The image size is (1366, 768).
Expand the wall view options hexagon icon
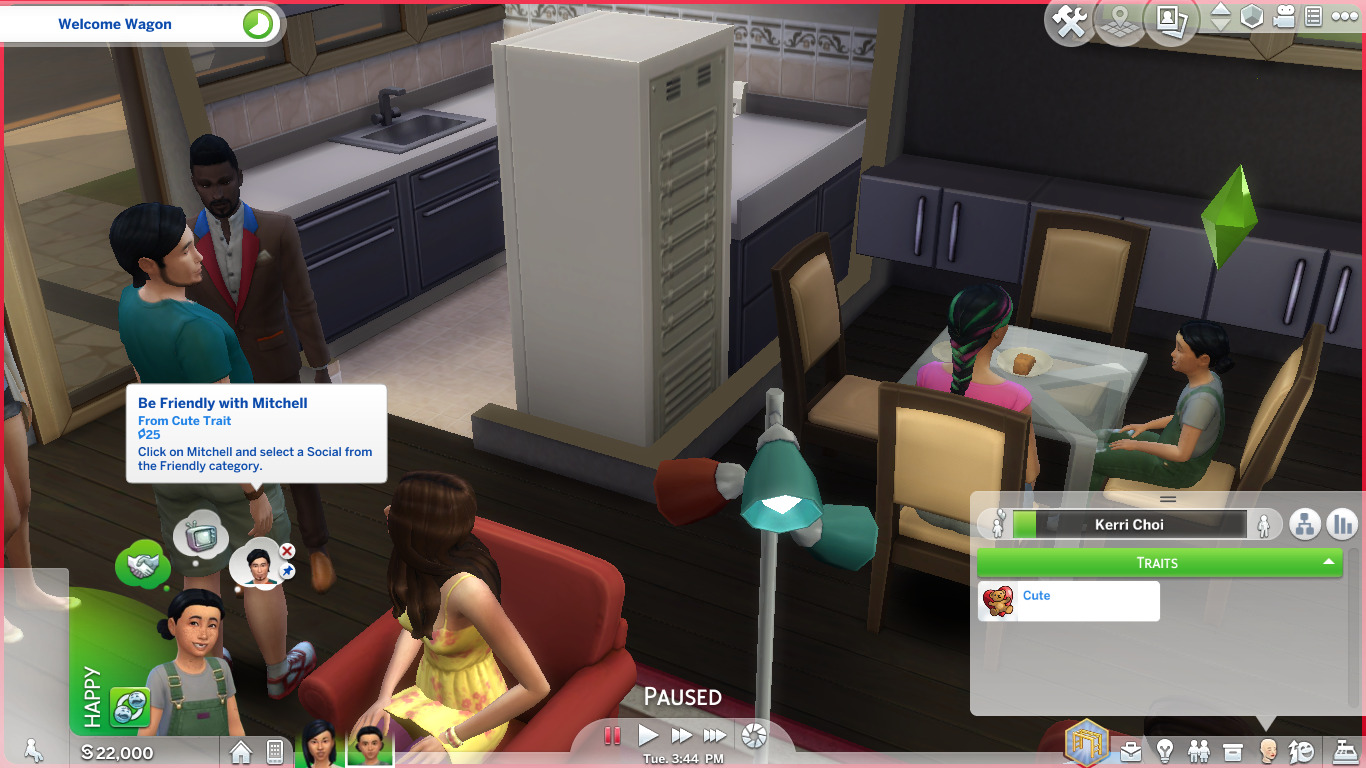pos(1254,16)
